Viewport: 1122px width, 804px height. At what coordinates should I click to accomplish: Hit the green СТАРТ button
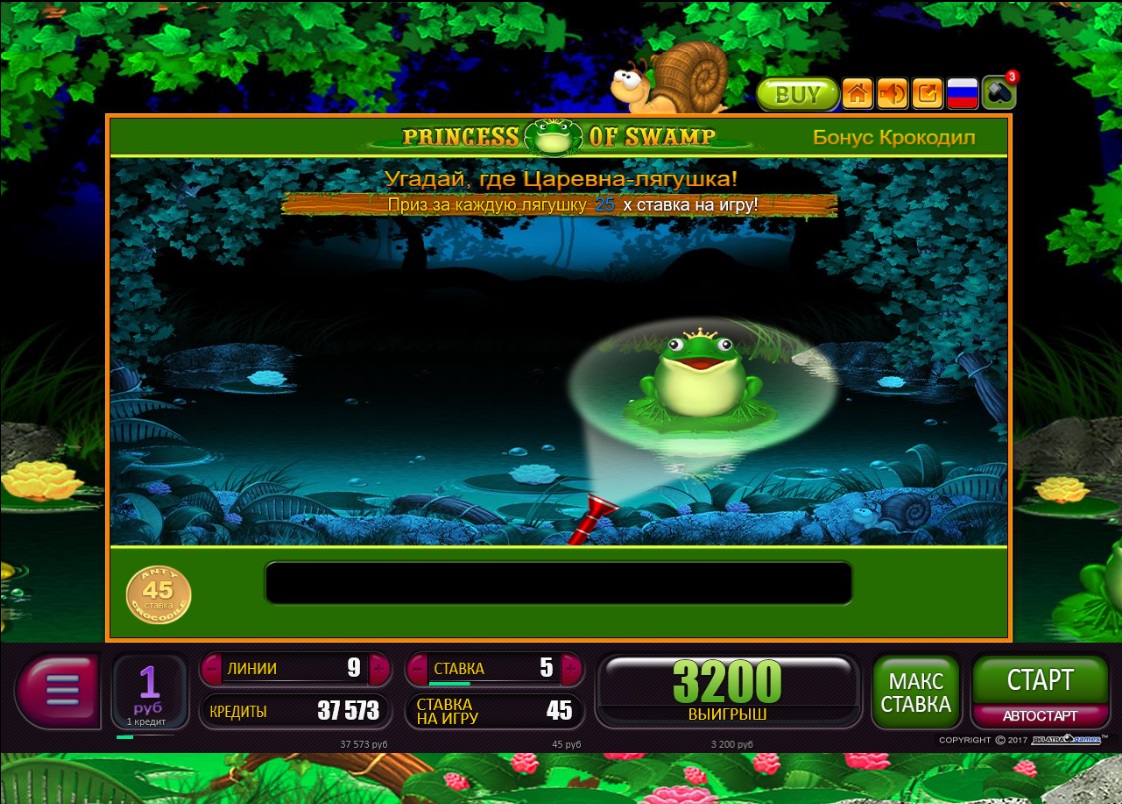[x=1040, y=680]
